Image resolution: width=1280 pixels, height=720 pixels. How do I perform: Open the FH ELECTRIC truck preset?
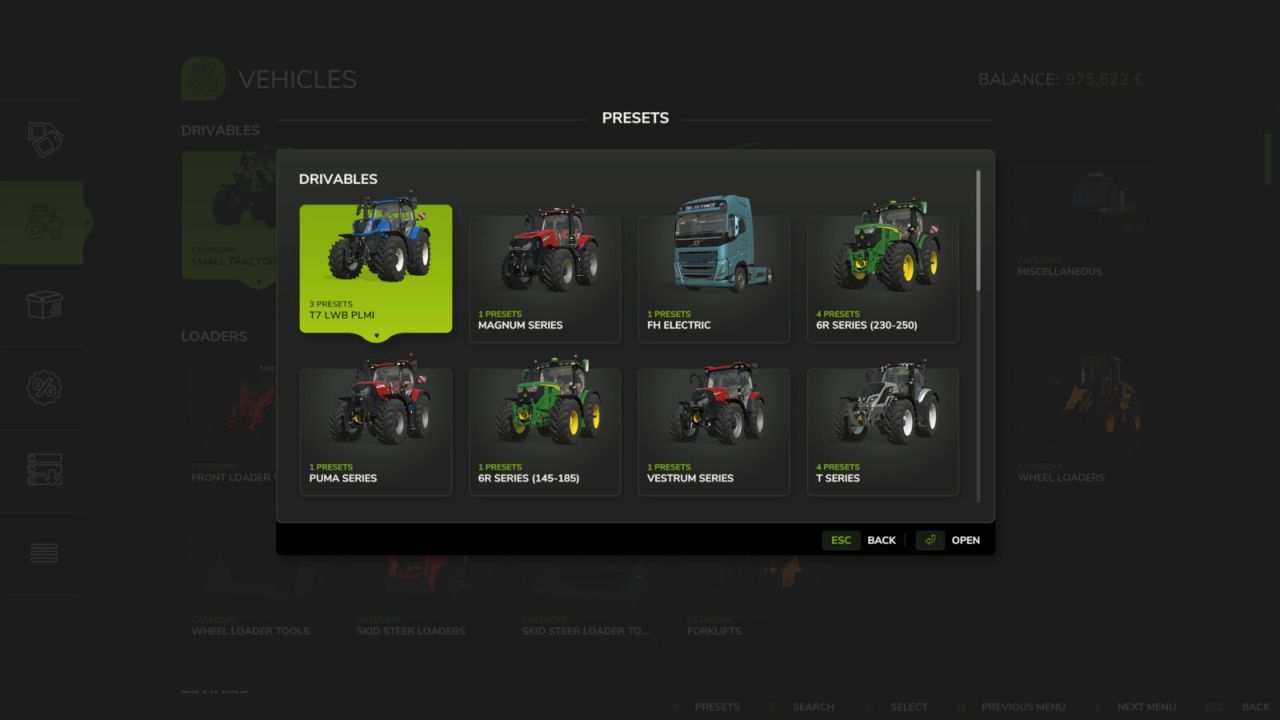coord(713,270)
